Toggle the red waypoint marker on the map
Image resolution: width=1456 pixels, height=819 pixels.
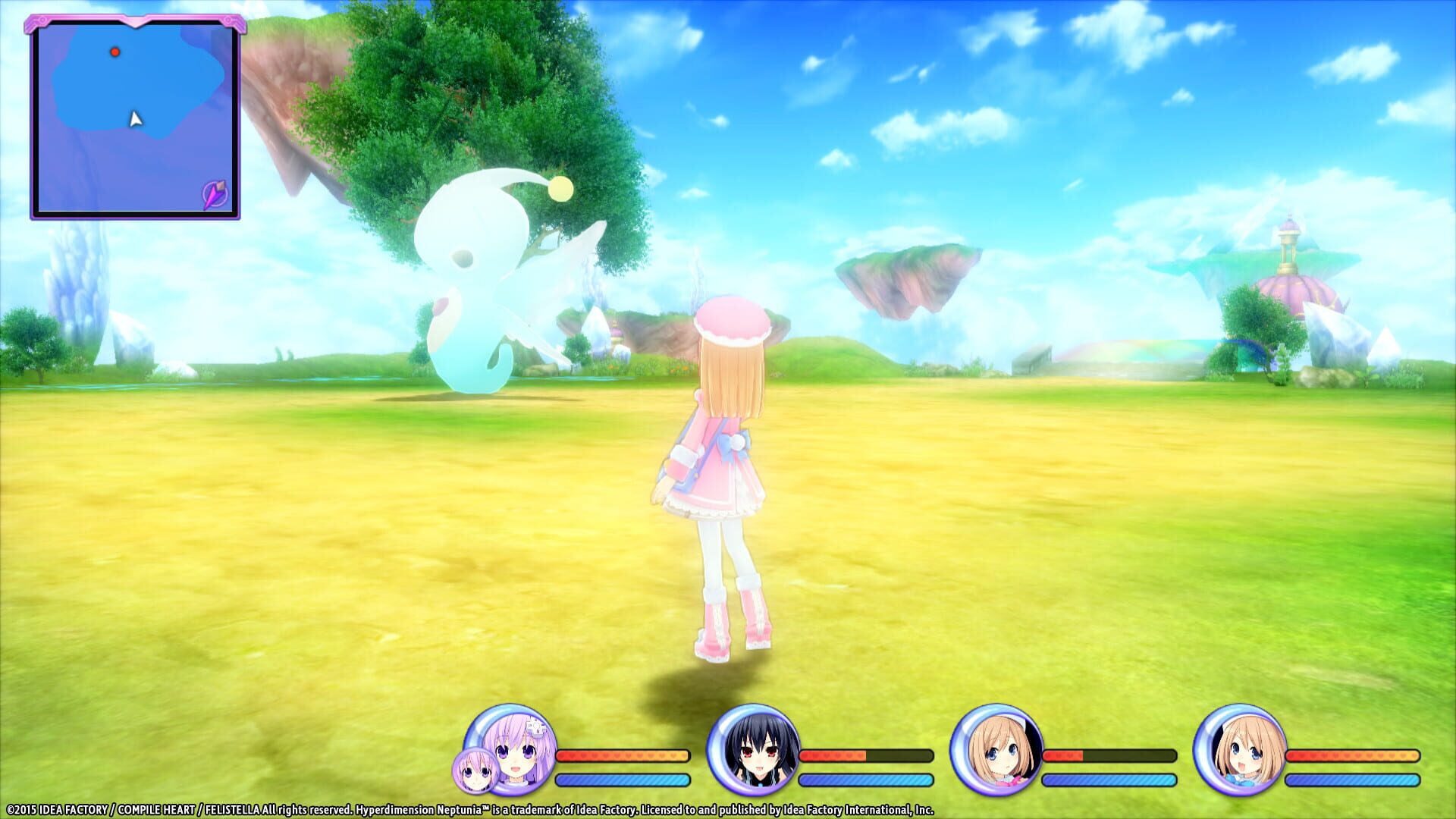(117, 52)
